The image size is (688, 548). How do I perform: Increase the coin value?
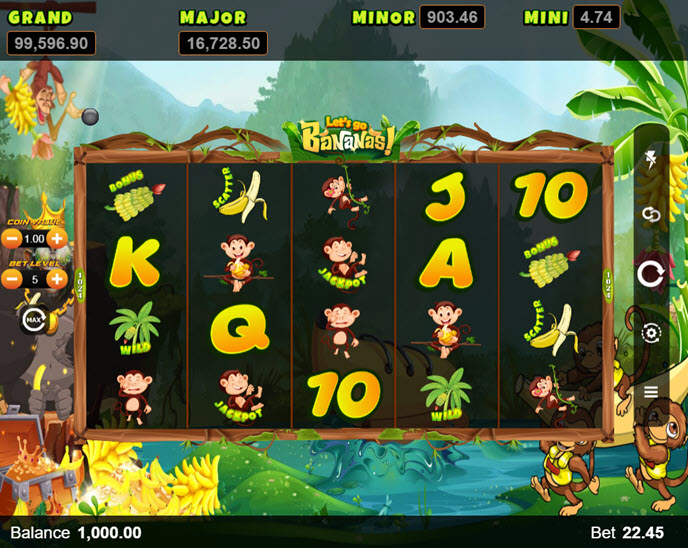click(x=58, y=239)
